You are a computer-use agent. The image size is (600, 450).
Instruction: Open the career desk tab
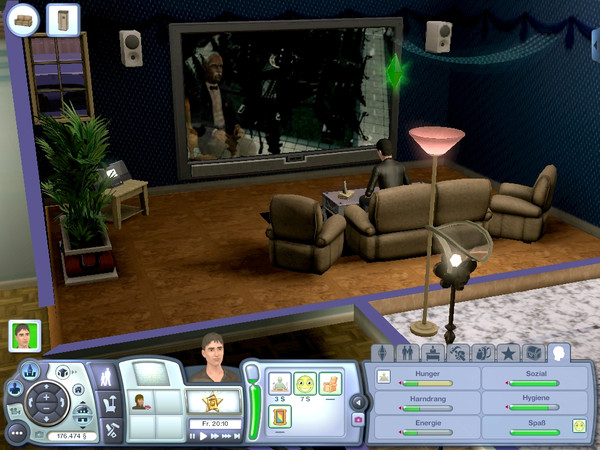[433, 353]
